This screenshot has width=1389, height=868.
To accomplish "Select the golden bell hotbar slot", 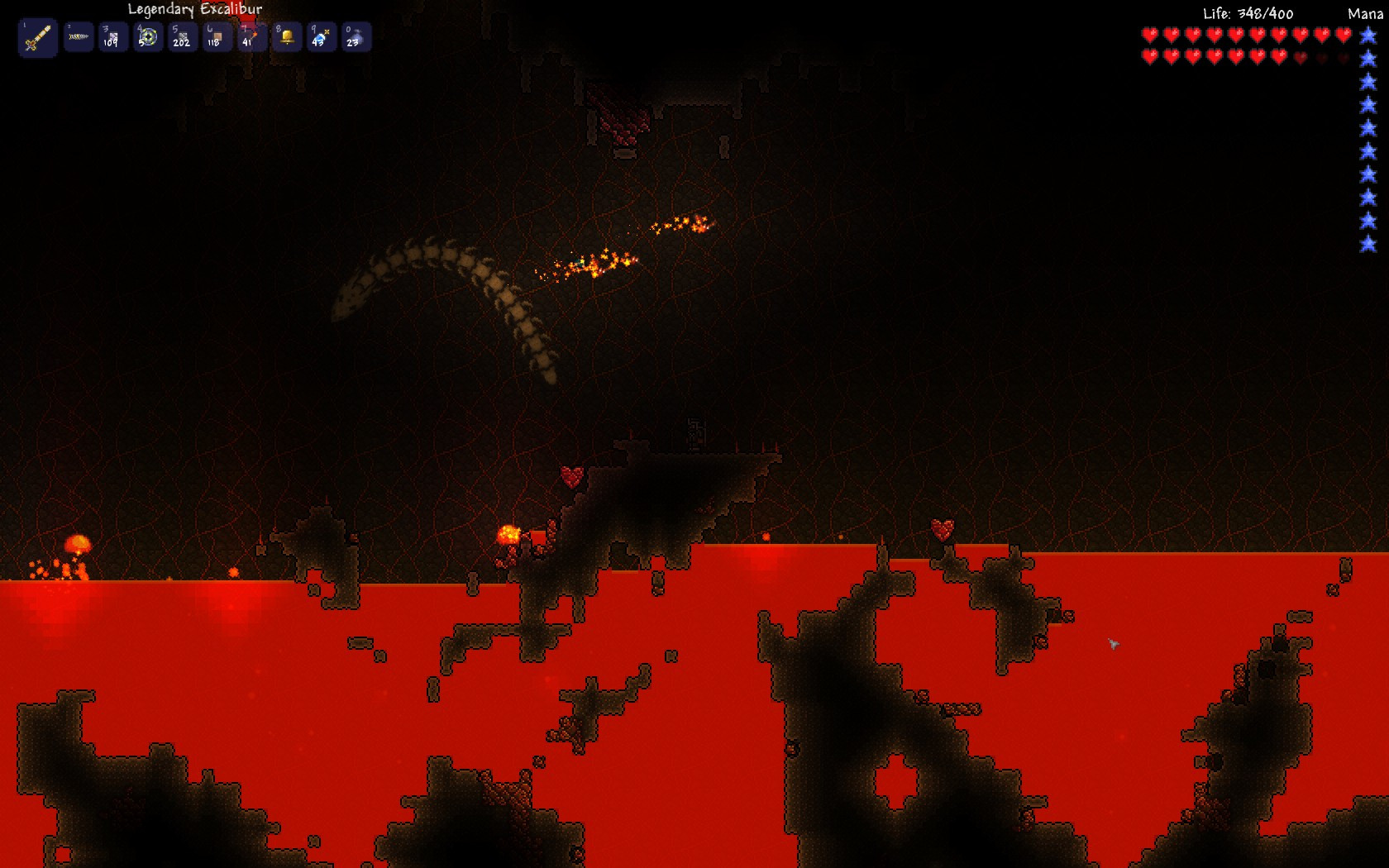I will pos(287,37).
